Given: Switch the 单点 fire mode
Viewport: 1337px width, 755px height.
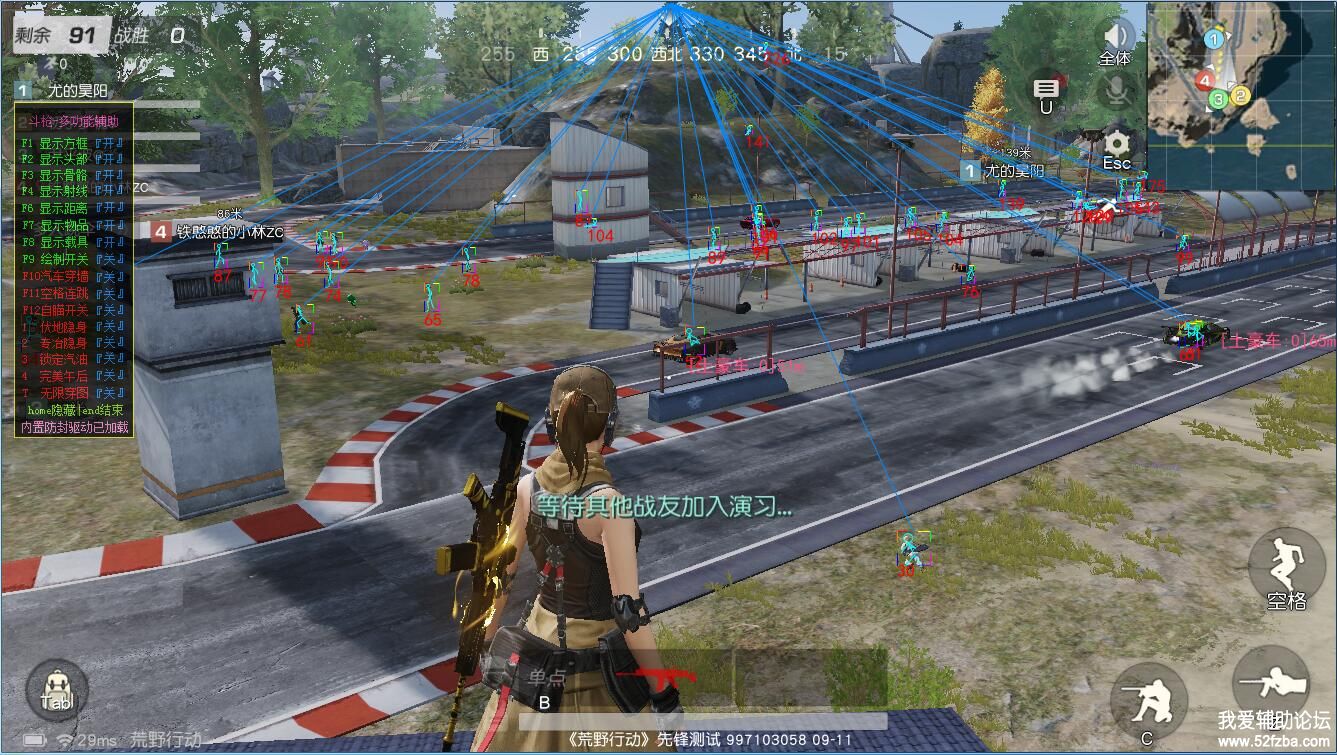Looking at the screenshot, I should (x=547, y=678).
